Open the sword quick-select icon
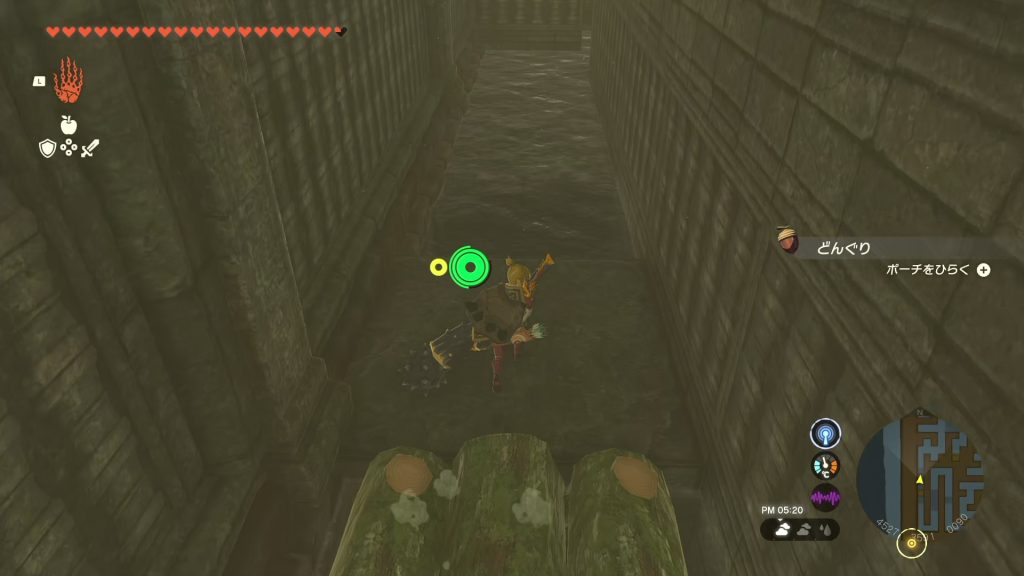The height and width of the screenshot is (576, 1024). [x=90, y=148]
